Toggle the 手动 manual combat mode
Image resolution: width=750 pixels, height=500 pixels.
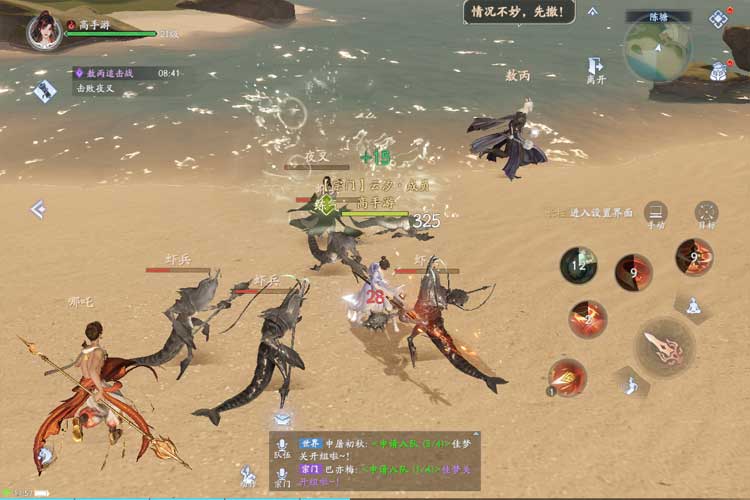(655, 213)
